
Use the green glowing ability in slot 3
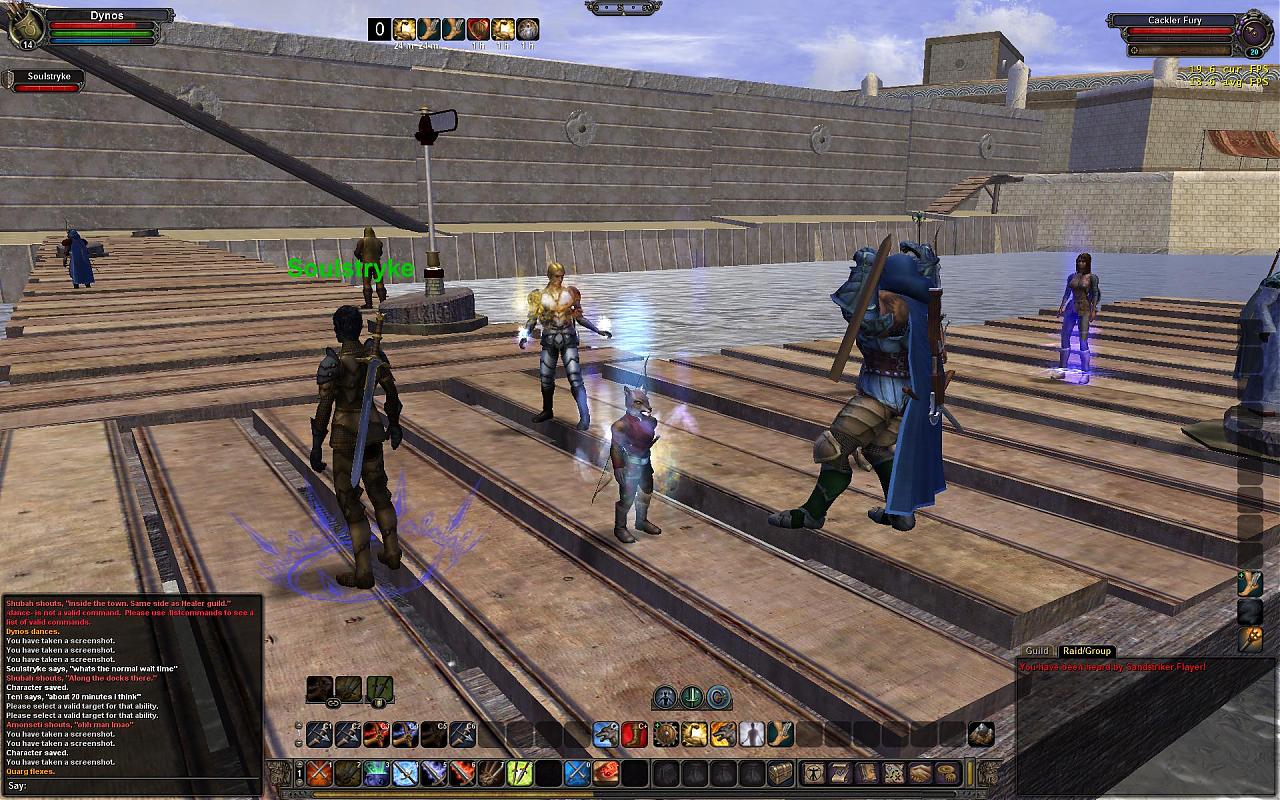tap(376, 773)
